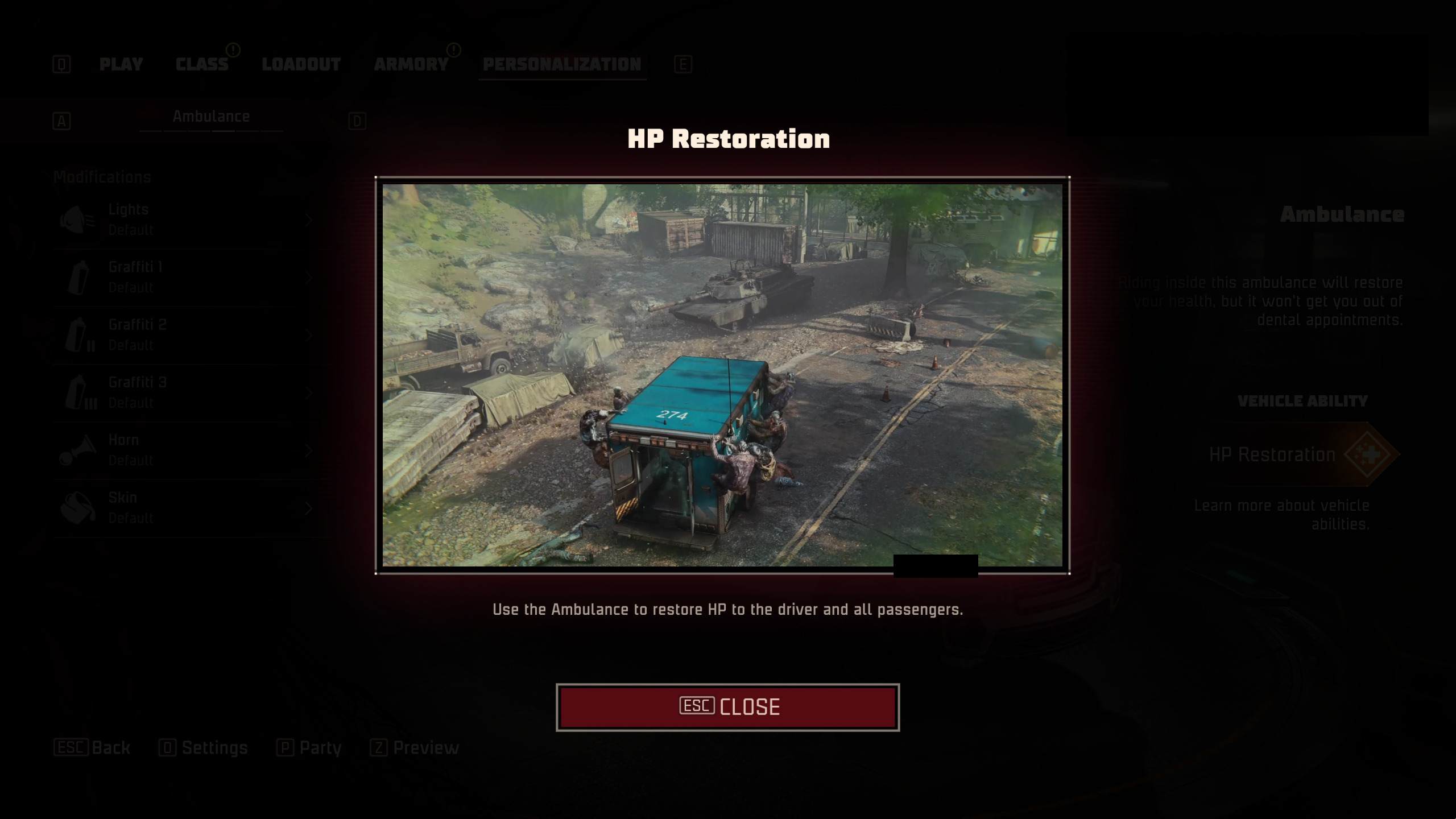The image size is (1456, 819).
Task: Select the Ambulance vehicle header
Action: pos(211,117)
